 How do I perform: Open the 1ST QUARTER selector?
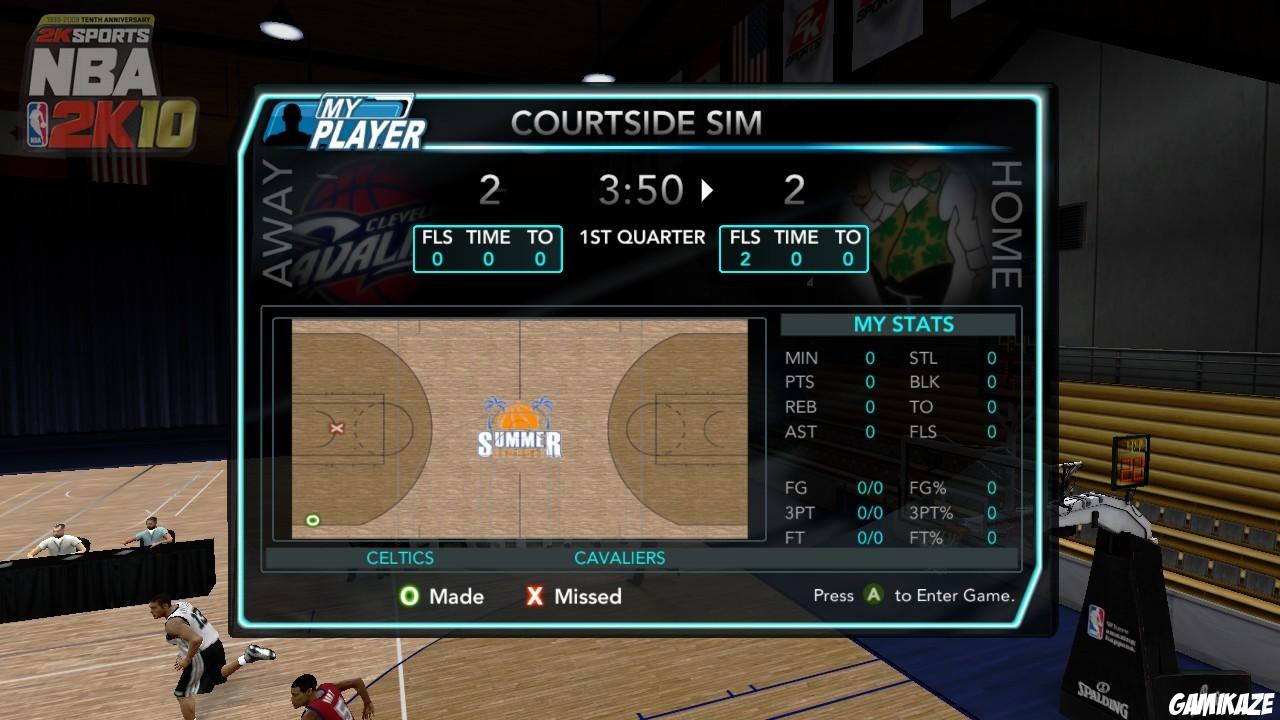pyautogui.click(x=642, y=237)
